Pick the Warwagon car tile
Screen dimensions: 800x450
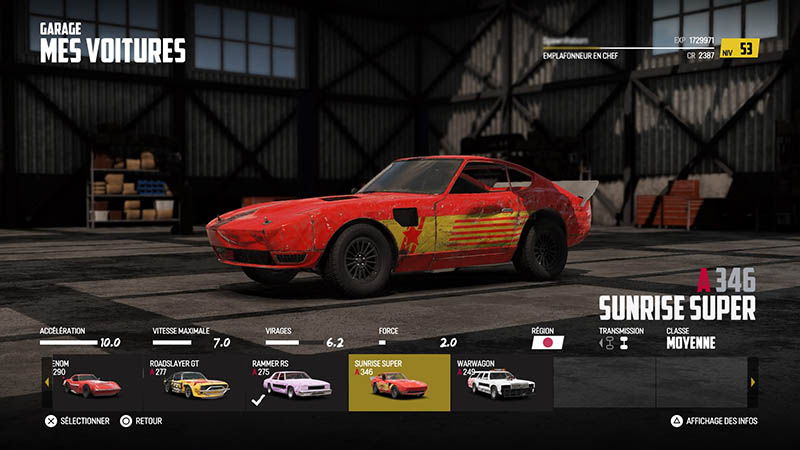tap(501, 382)
